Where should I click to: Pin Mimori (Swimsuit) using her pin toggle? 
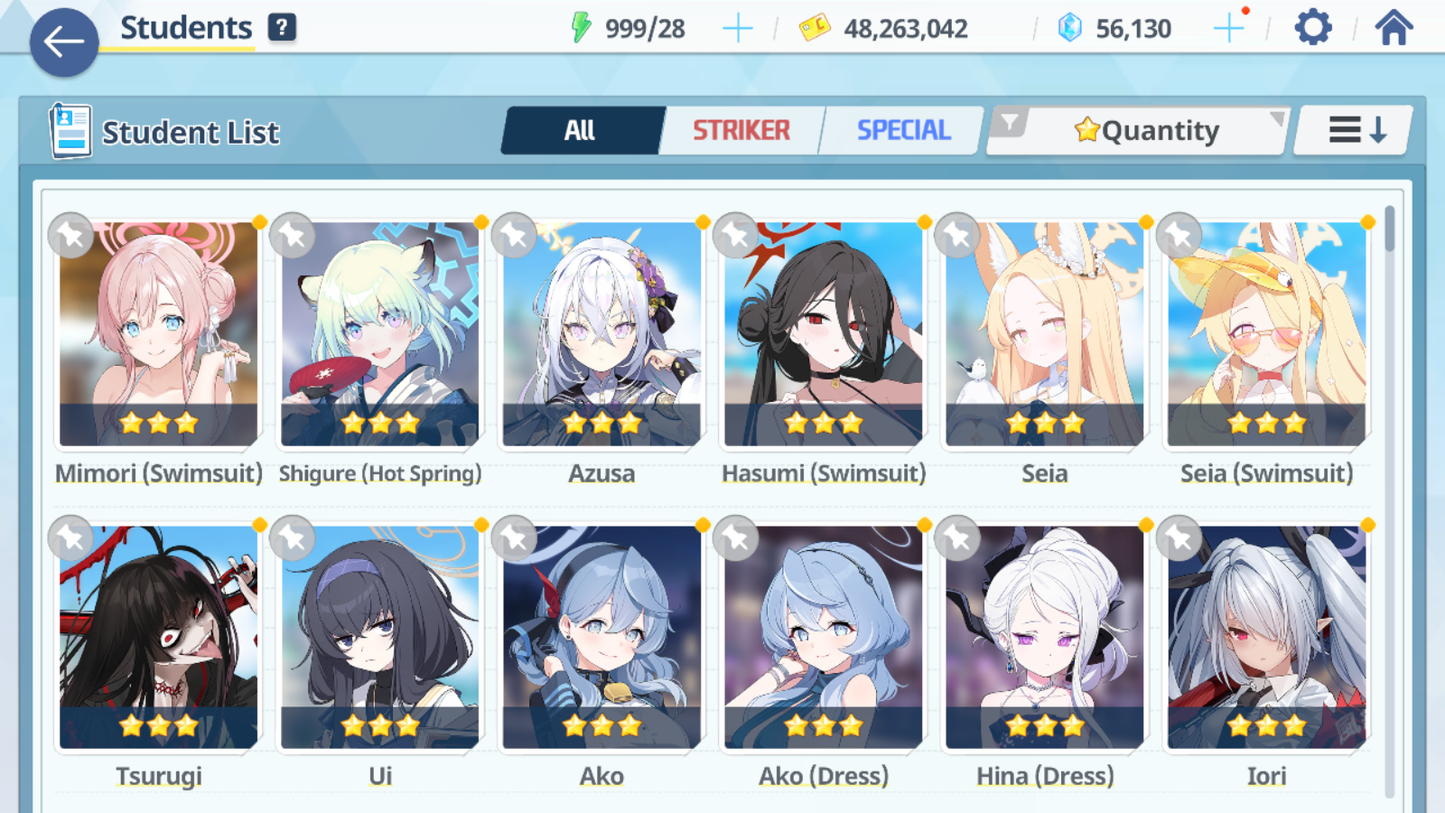(70, 236)
